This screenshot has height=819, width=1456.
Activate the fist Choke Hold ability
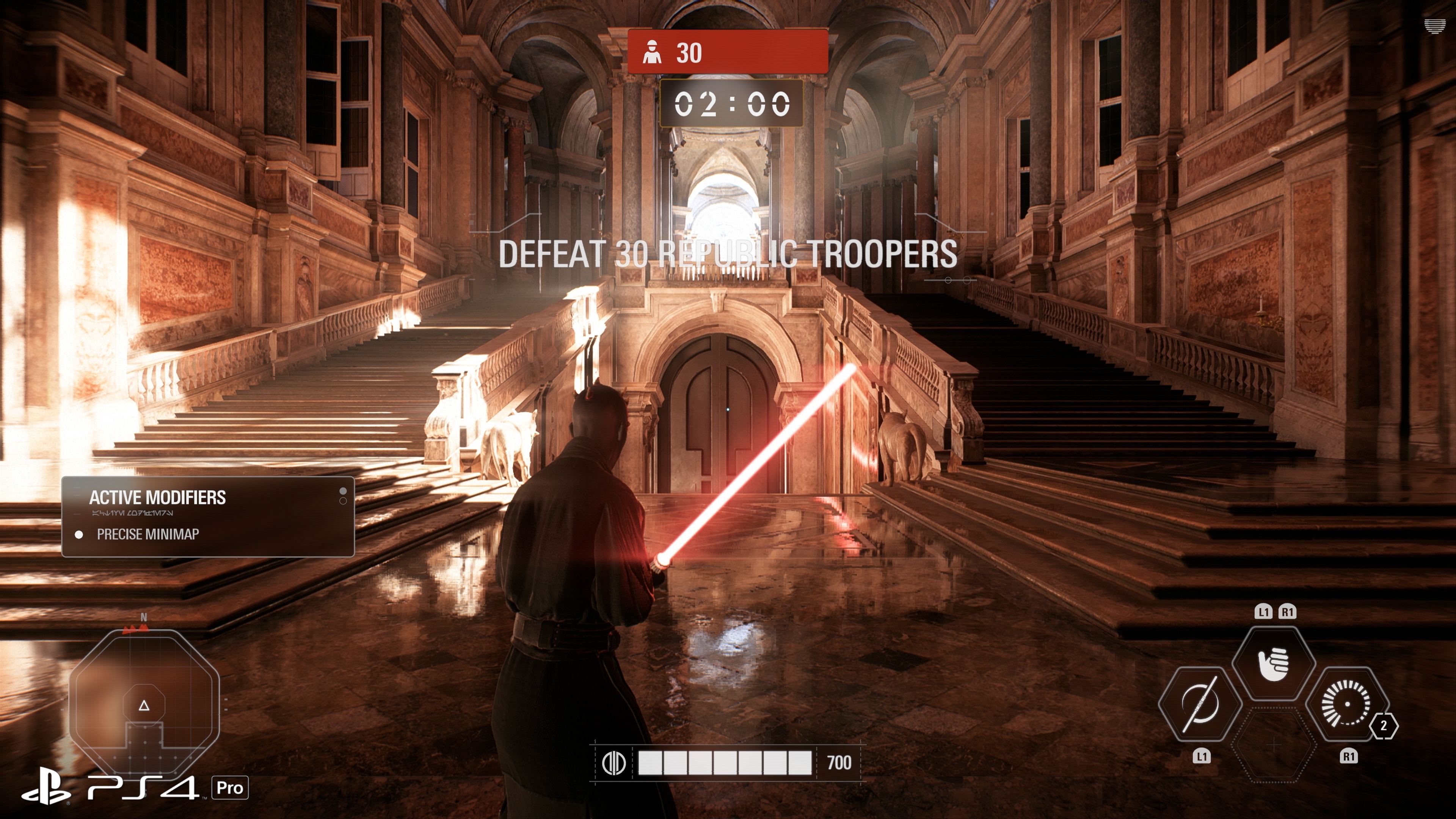1274,664
